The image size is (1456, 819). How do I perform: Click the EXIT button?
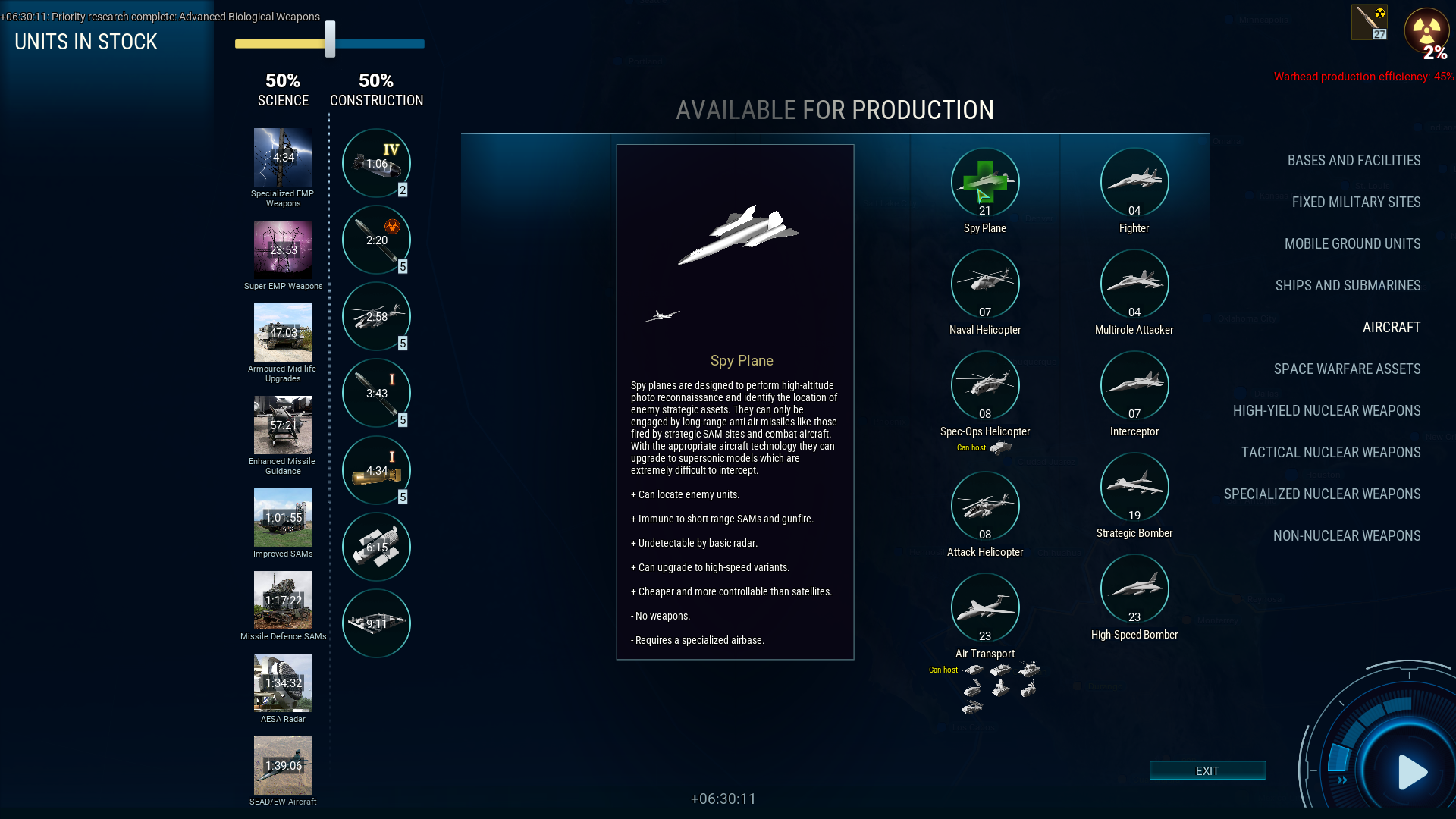point(1207,770)
